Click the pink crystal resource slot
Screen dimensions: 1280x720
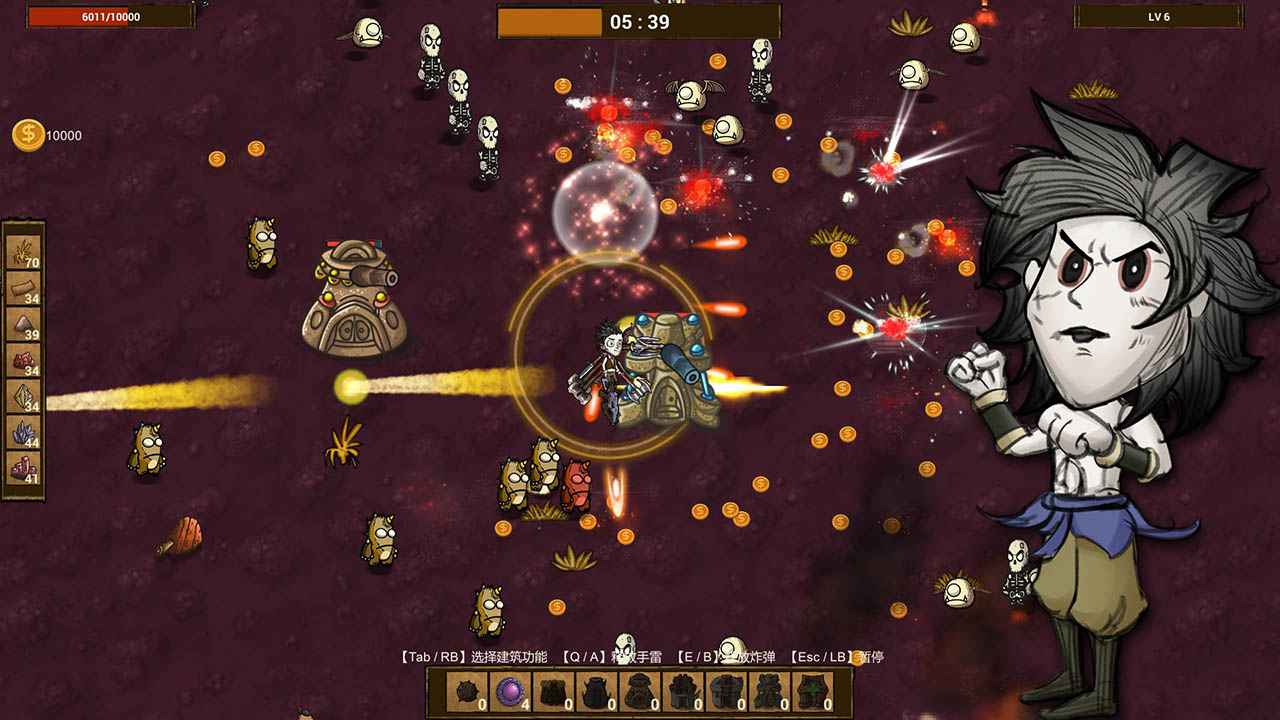point(24,468)
